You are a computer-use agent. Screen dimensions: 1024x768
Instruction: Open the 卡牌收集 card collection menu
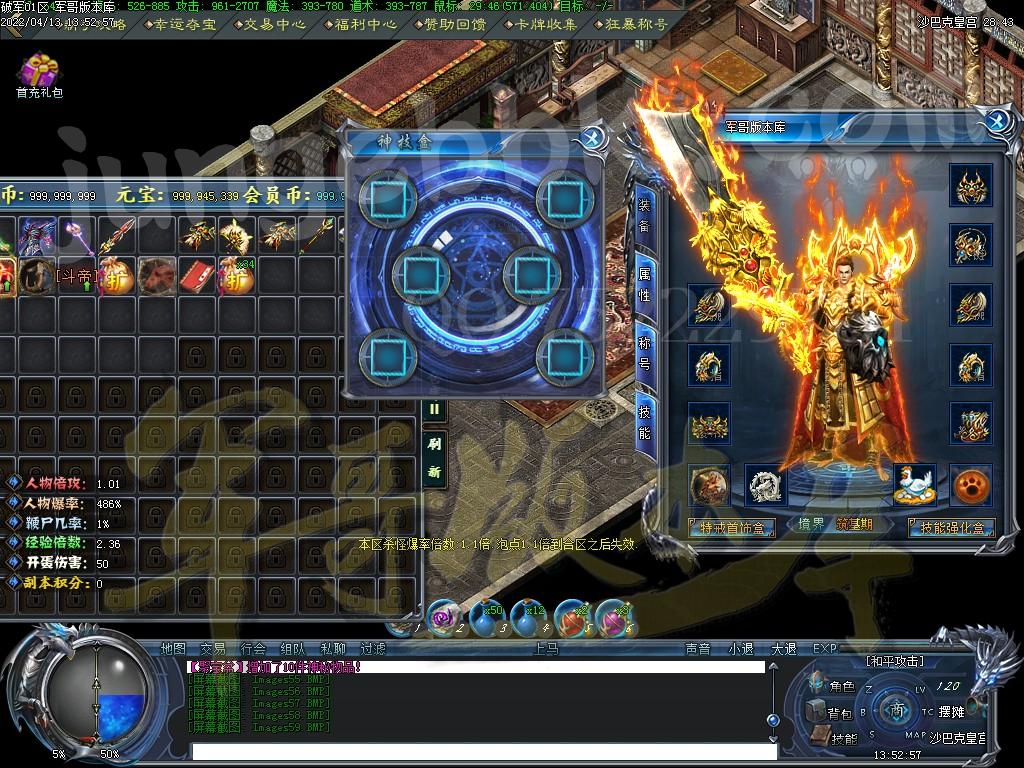point(547,24)
